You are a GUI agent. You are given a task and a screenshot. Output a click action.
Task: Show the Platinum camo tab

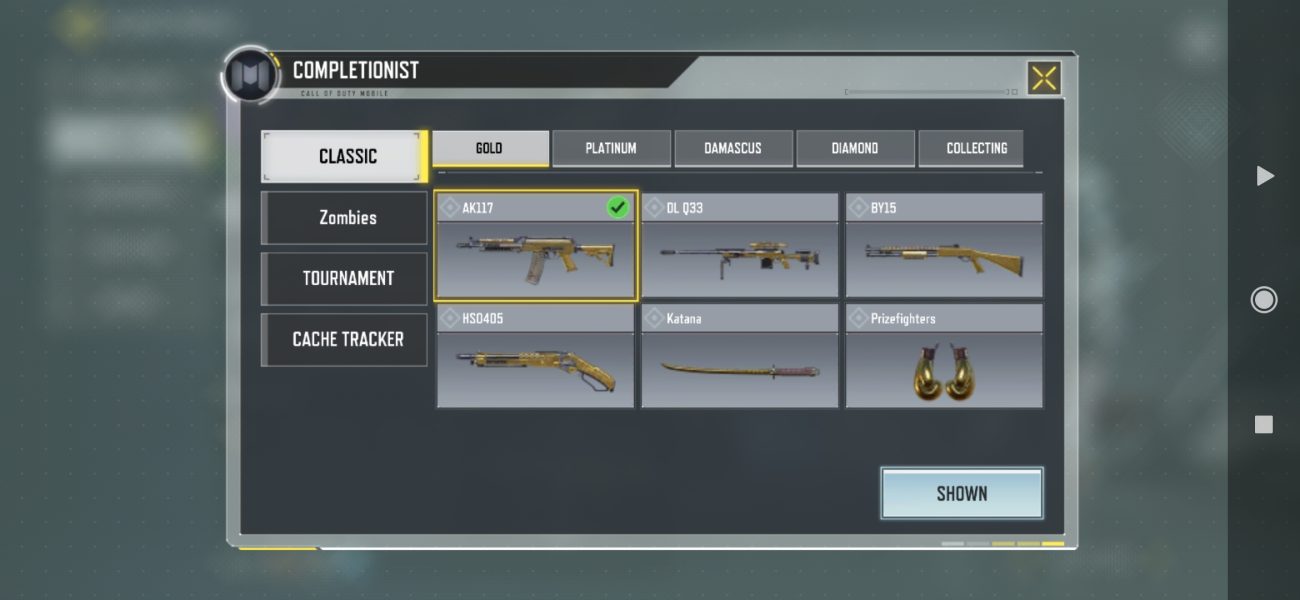click(611, 148)
